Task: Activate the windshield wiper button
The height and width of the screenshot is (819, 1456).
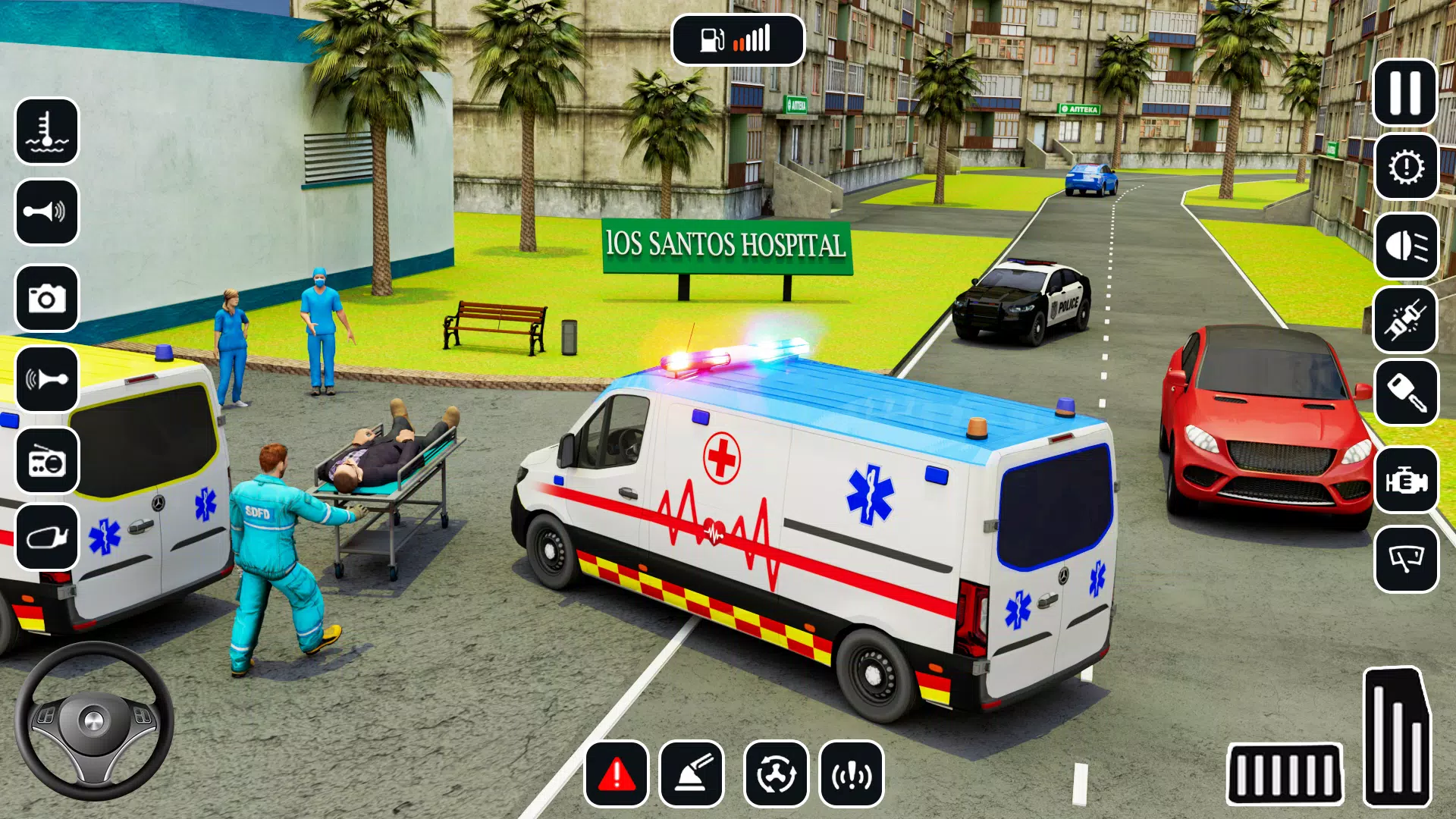Action: point(1406,560)
